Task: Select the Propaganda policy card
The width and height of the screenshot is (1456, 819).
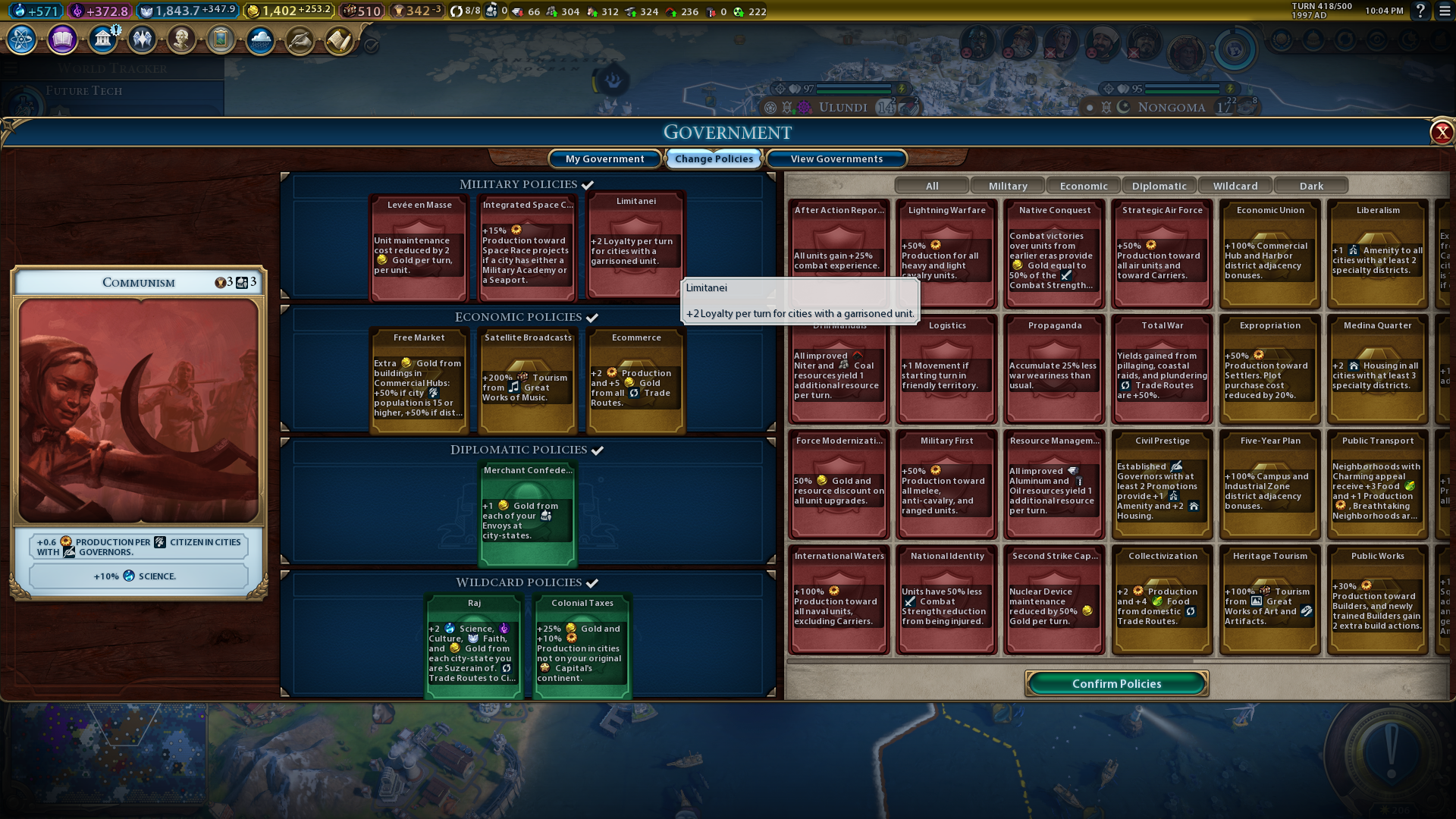Action: pos(1055,369)
